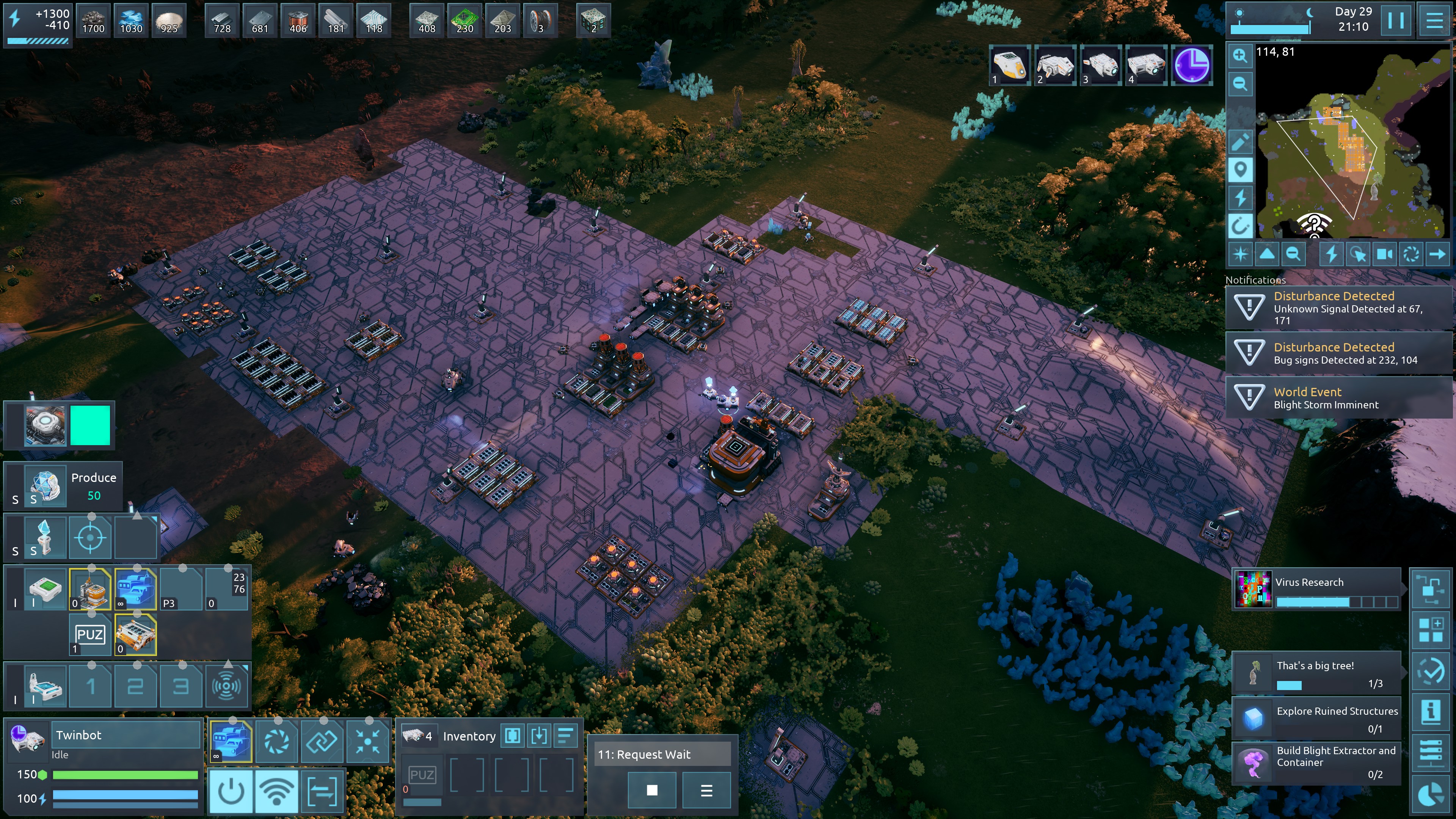The width and height of the screenshot is (1456, 819).
Task: Zoom out on the minimap
Action: 1240,84
